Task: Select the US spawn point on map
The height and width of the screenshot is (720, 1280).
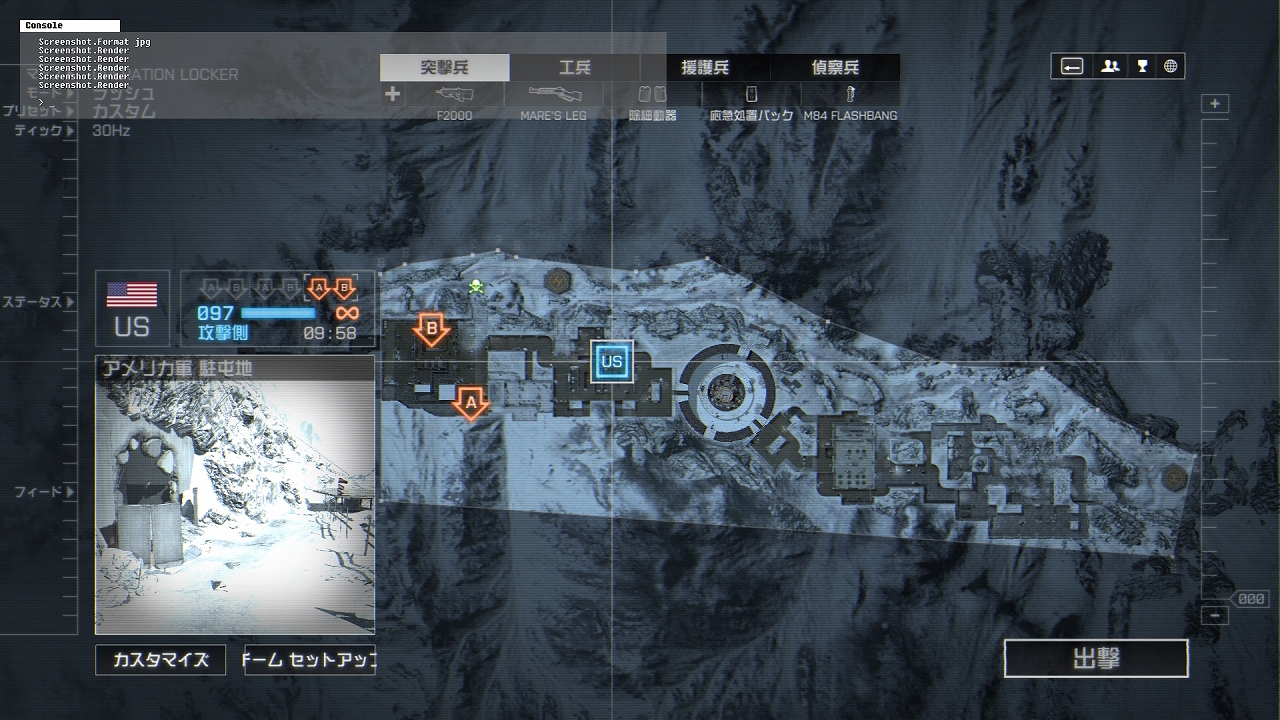Action: click(612, 361)
